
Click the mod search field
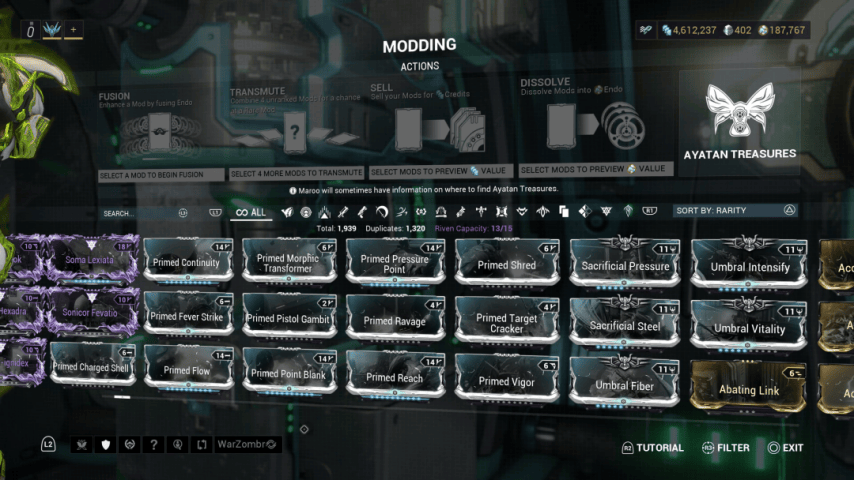click(x=140, y=213)
